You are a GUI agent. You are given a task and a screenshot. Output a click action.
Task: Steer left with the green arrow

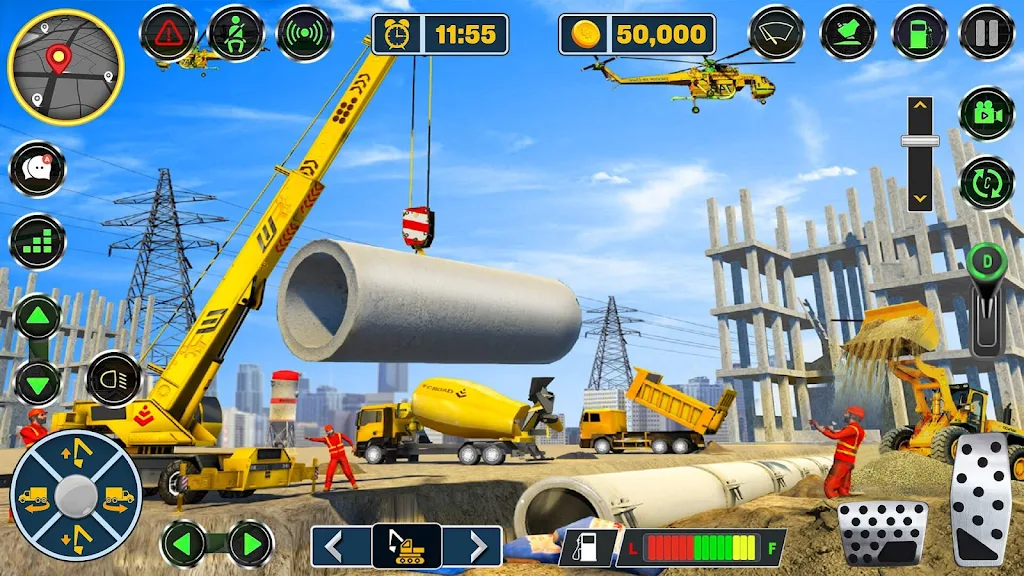click(x=184, y=544)
